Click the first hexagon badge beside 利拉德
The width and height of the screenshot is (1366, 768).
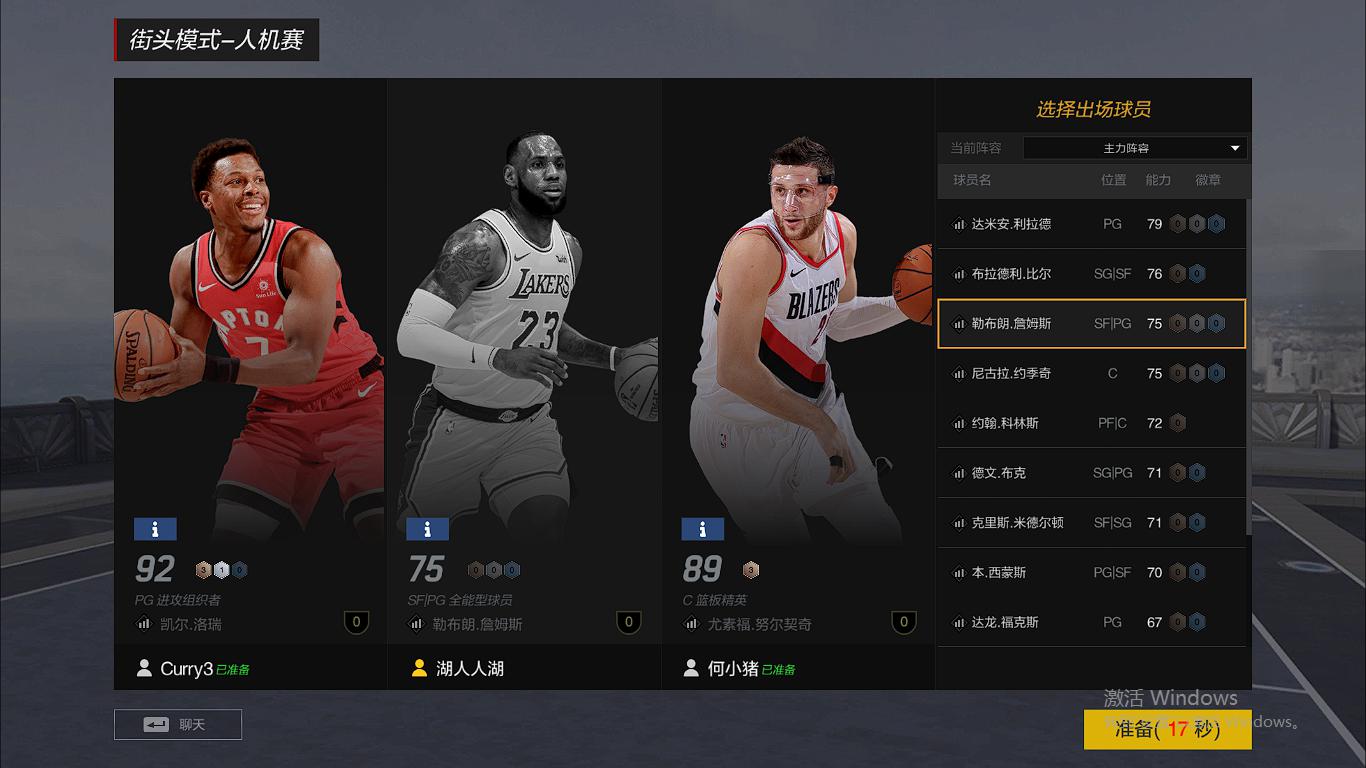(1180, 224)
